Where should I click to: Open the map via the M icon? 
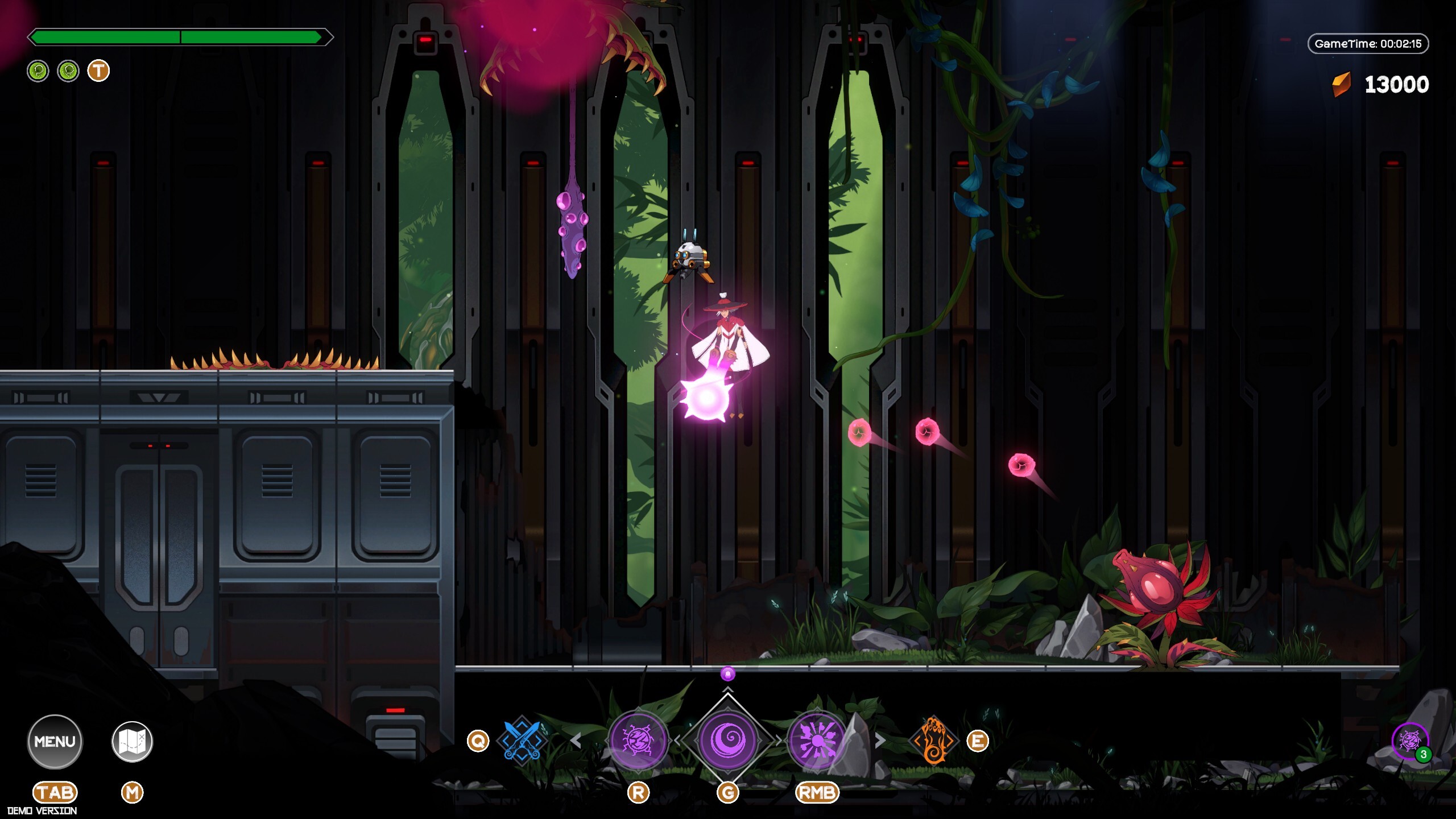[132, 741]
